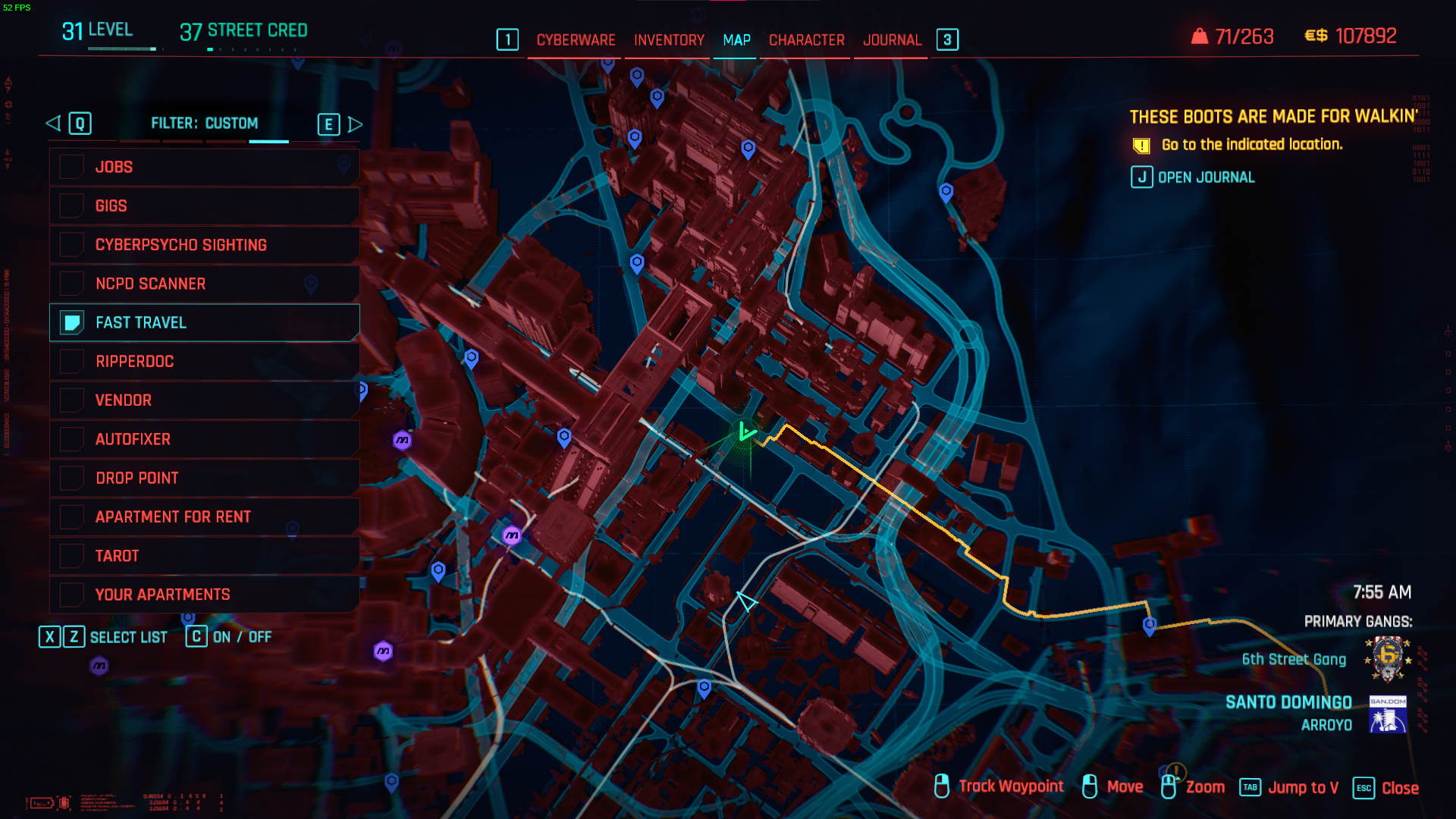
Task: Enable the Autofixer filter
Action: [x=72, y=439]
